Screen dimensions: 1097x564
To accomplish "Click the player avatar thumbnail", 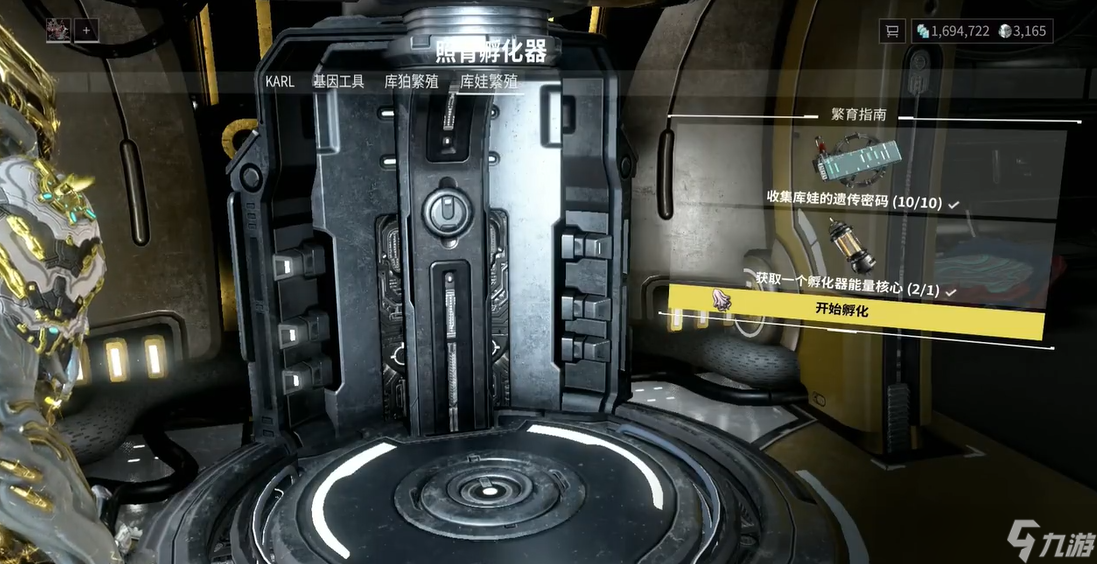I will click(59, 30).
